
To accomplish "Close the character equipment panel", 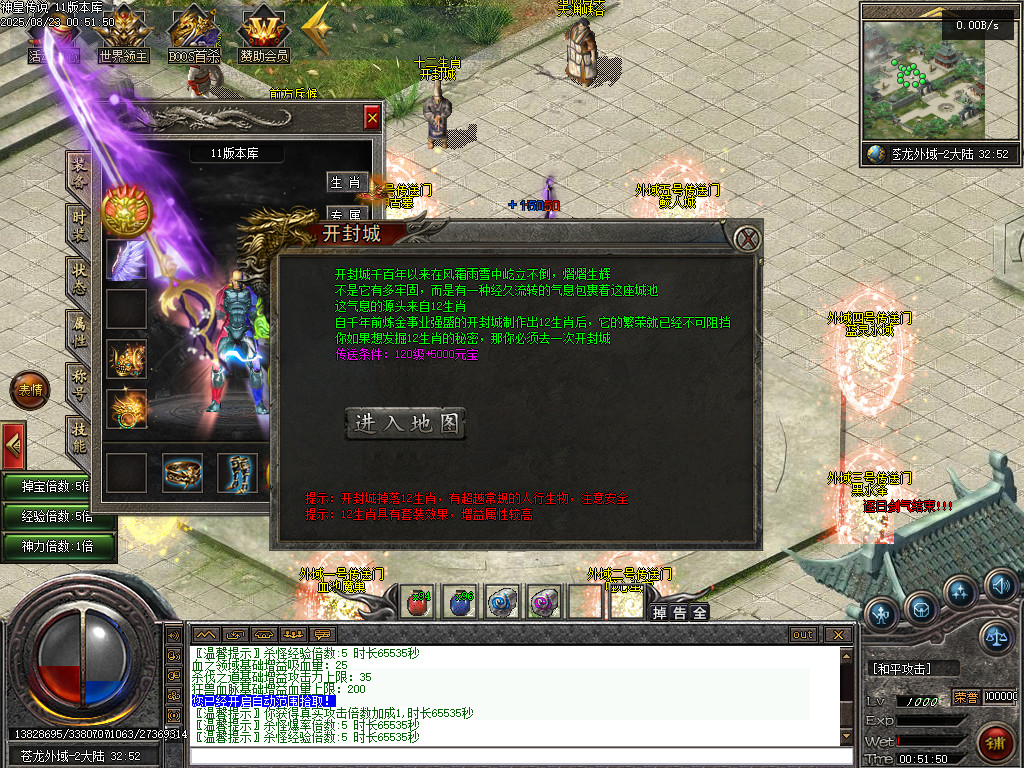I will [372, 118].
